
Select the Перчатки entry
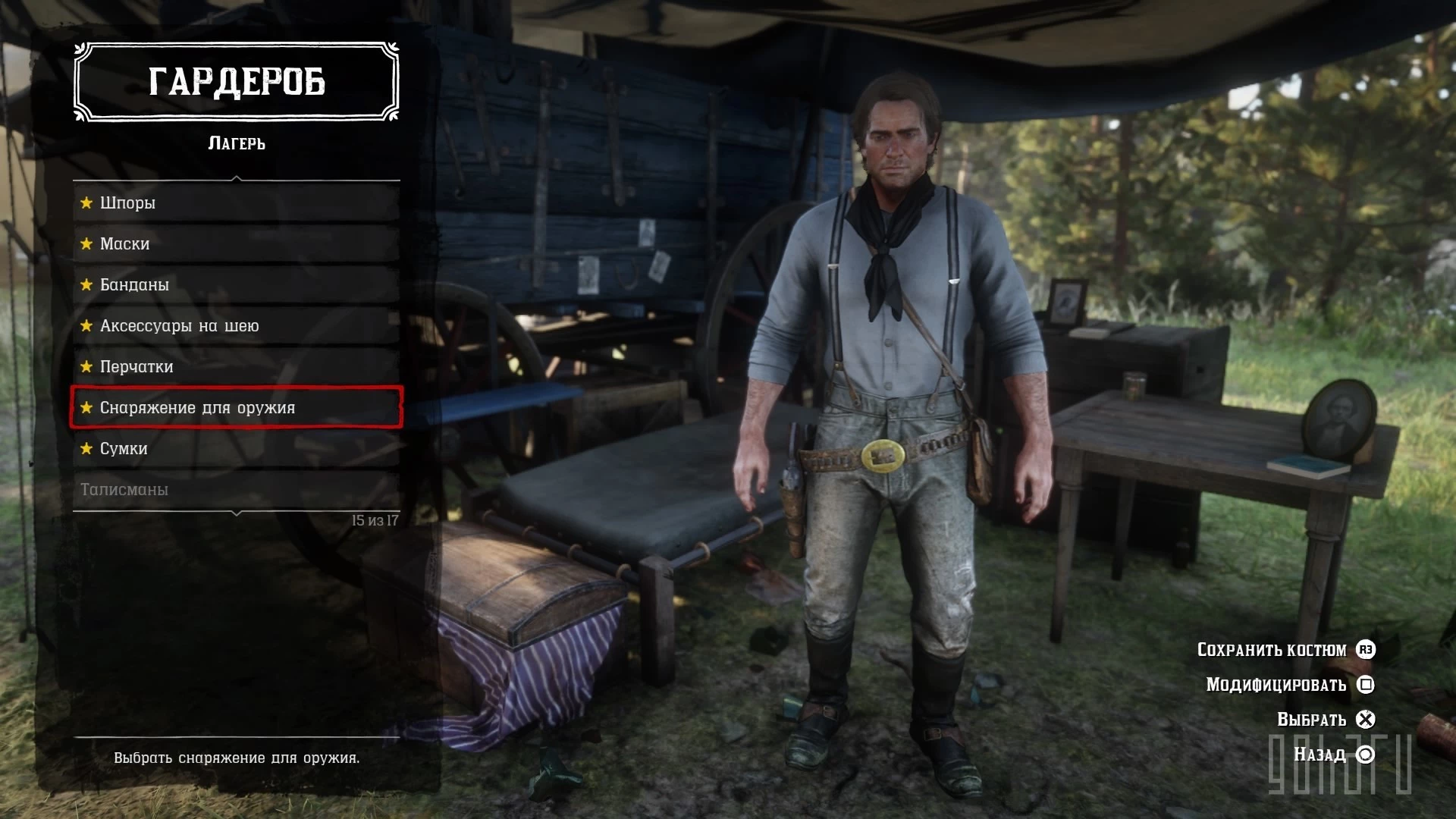click(x=236, y=366)
